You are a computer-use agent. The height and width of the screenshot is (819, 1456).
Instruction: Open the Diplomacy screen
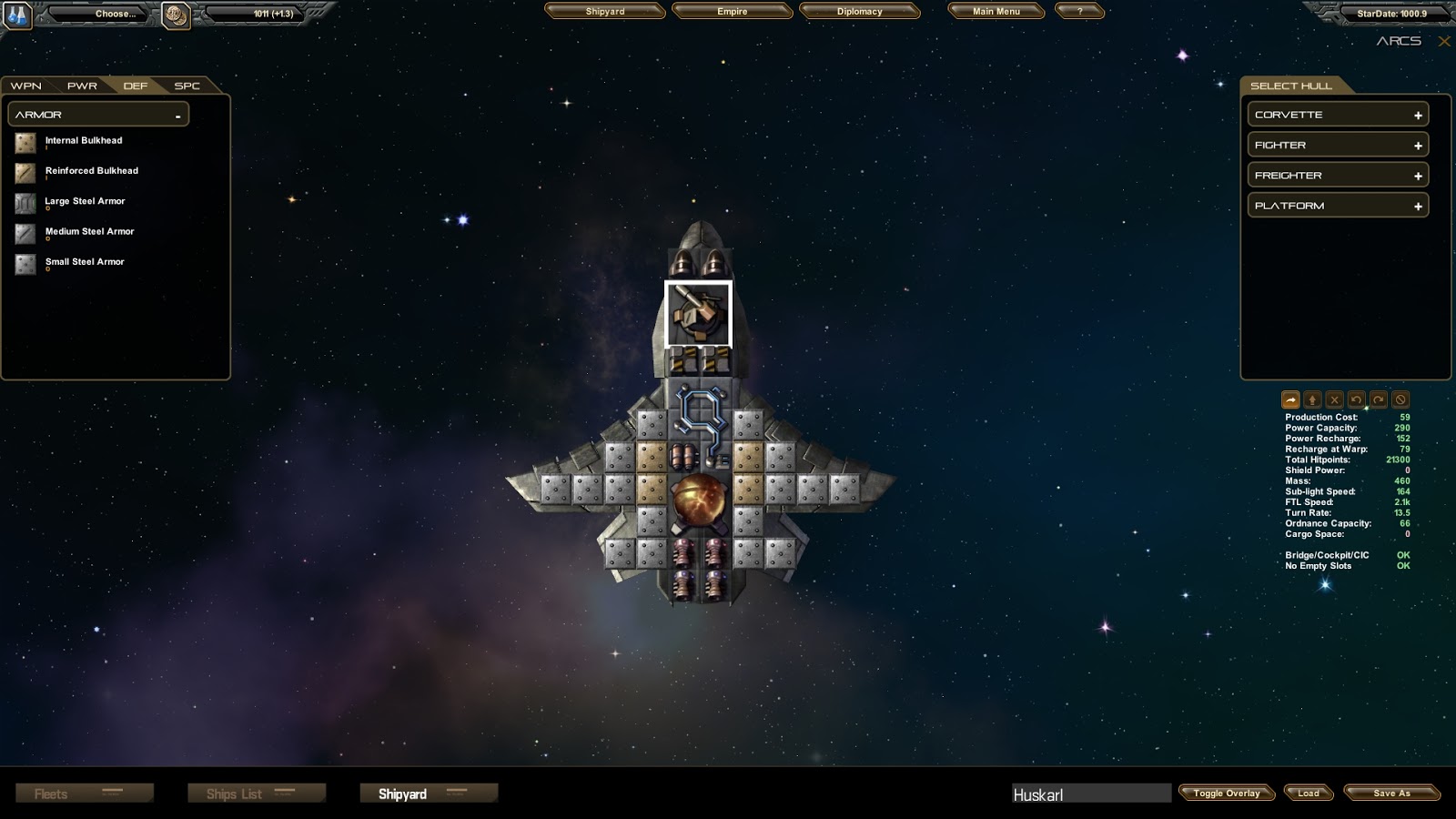[x=859, y=12]
